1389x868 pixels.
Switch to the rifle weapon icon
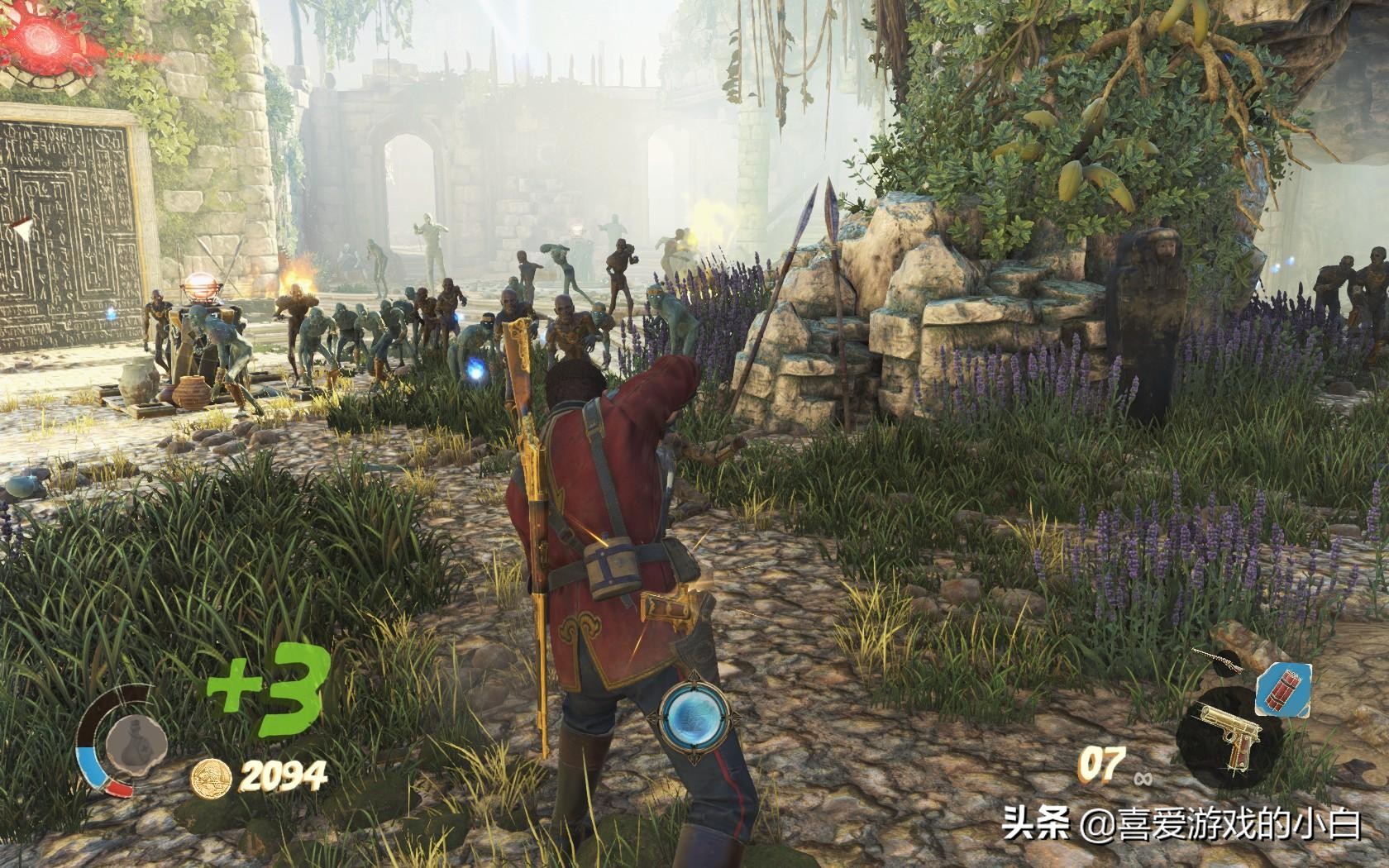tap(1219, 661)
